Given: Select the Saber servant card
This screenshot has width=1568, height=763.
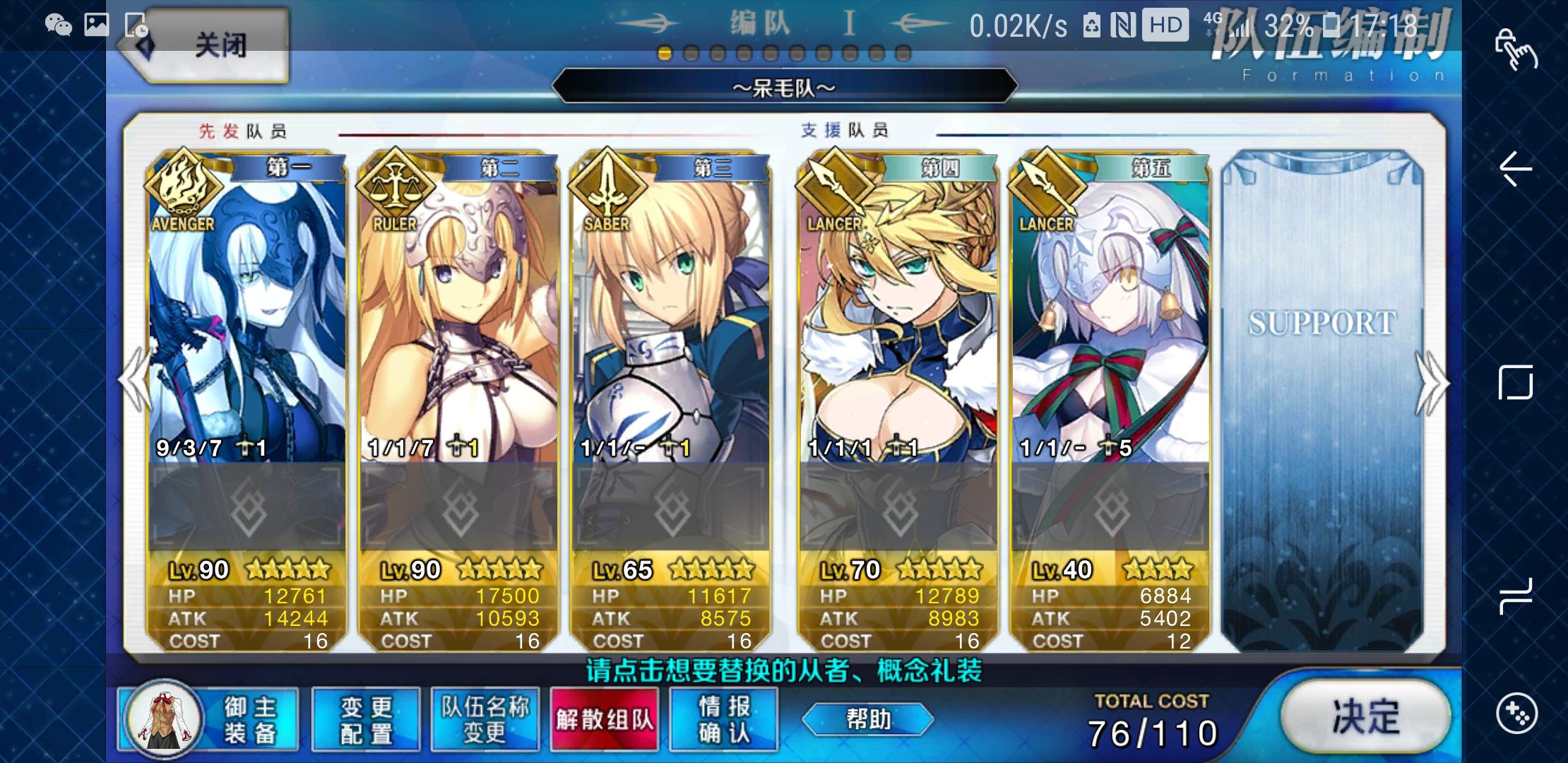Looking at the screenshot, I should pyautogui.click(x=670, y=318).
